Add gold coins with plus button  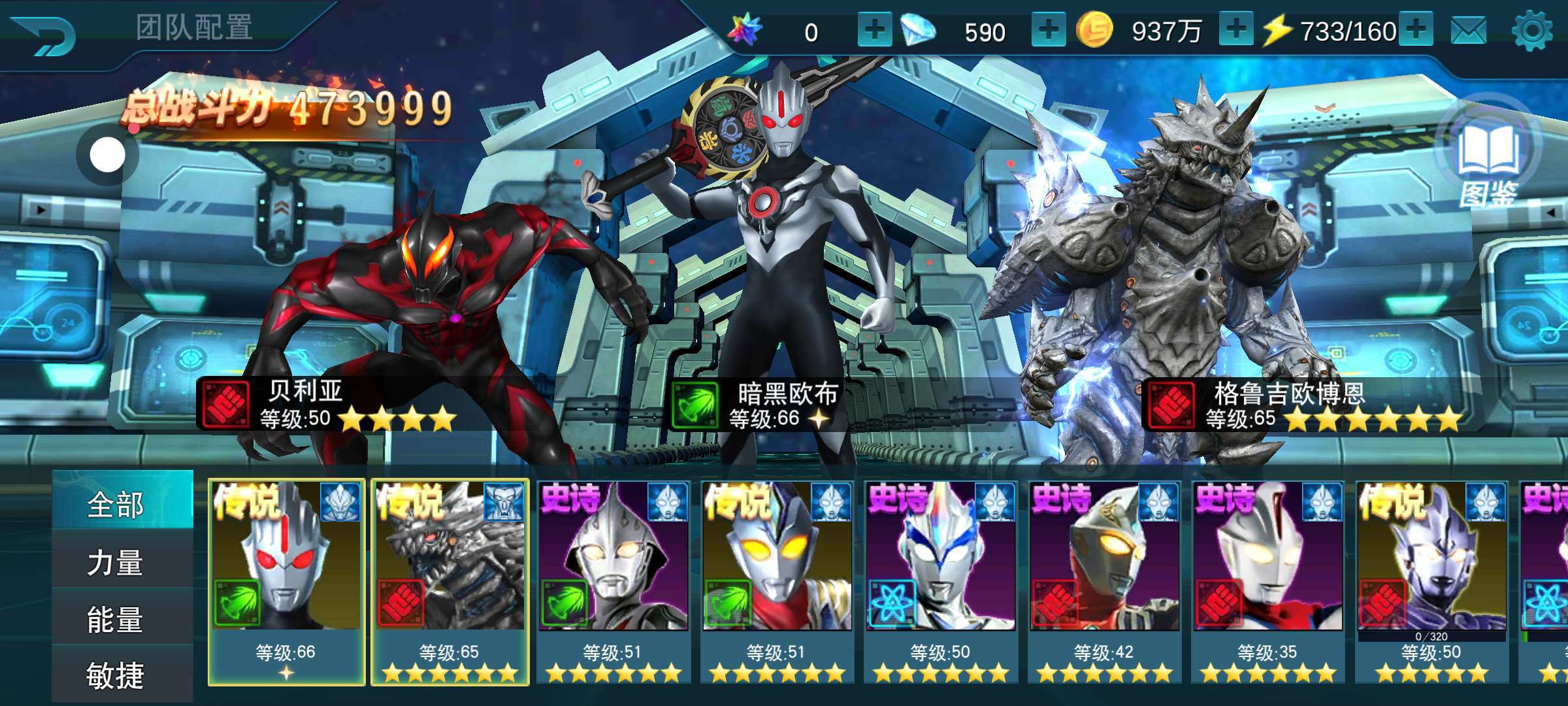(1235, 30)
